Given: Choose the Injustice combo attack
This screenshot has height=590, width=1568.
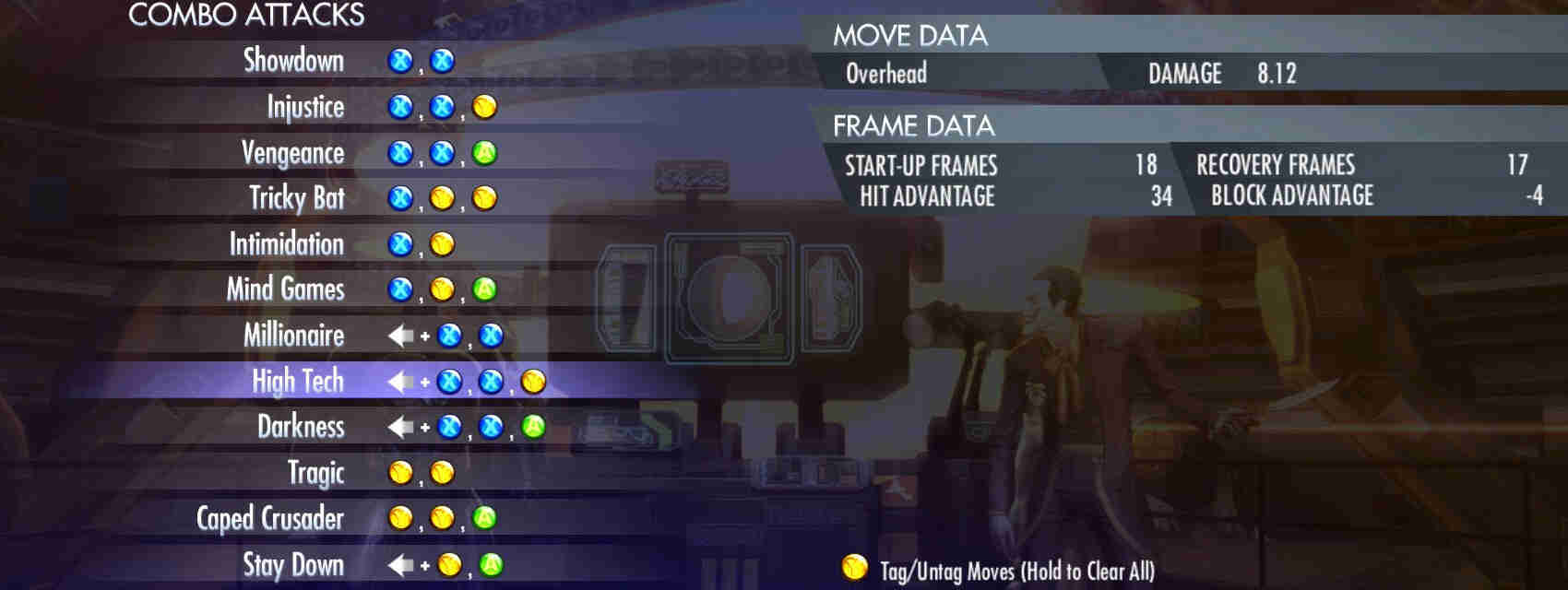Looking at the screenshot, I should click(x=305, y=107).
